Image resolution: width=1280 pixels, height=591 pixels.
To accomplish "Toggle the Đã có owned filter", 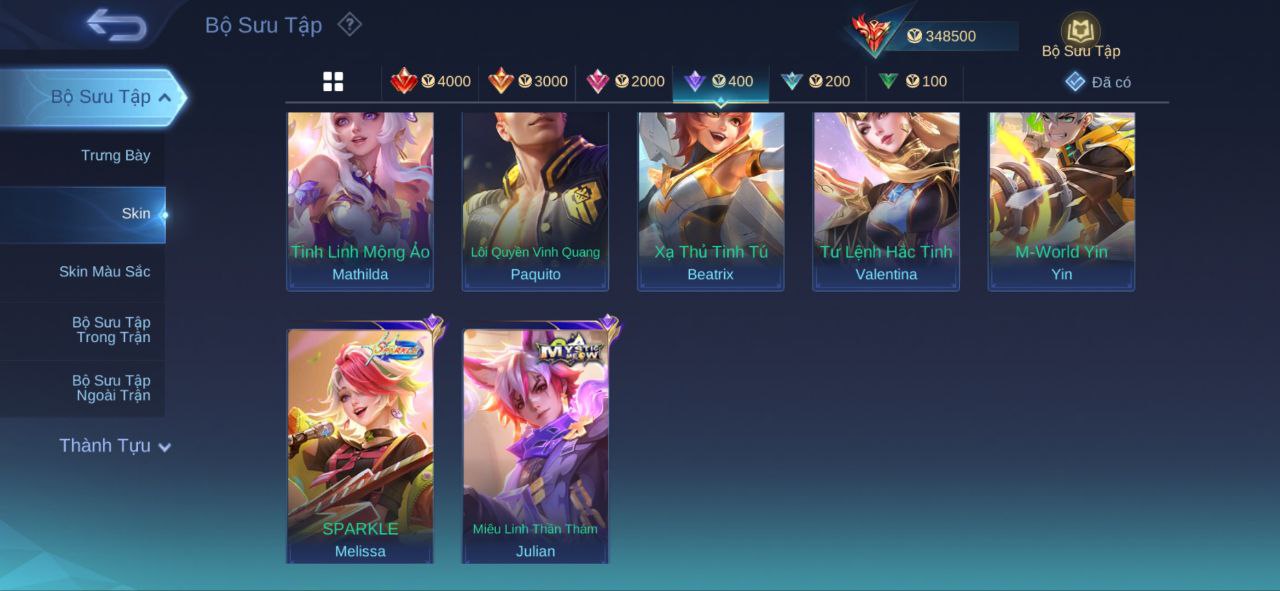I will (x=1098, y=82).
